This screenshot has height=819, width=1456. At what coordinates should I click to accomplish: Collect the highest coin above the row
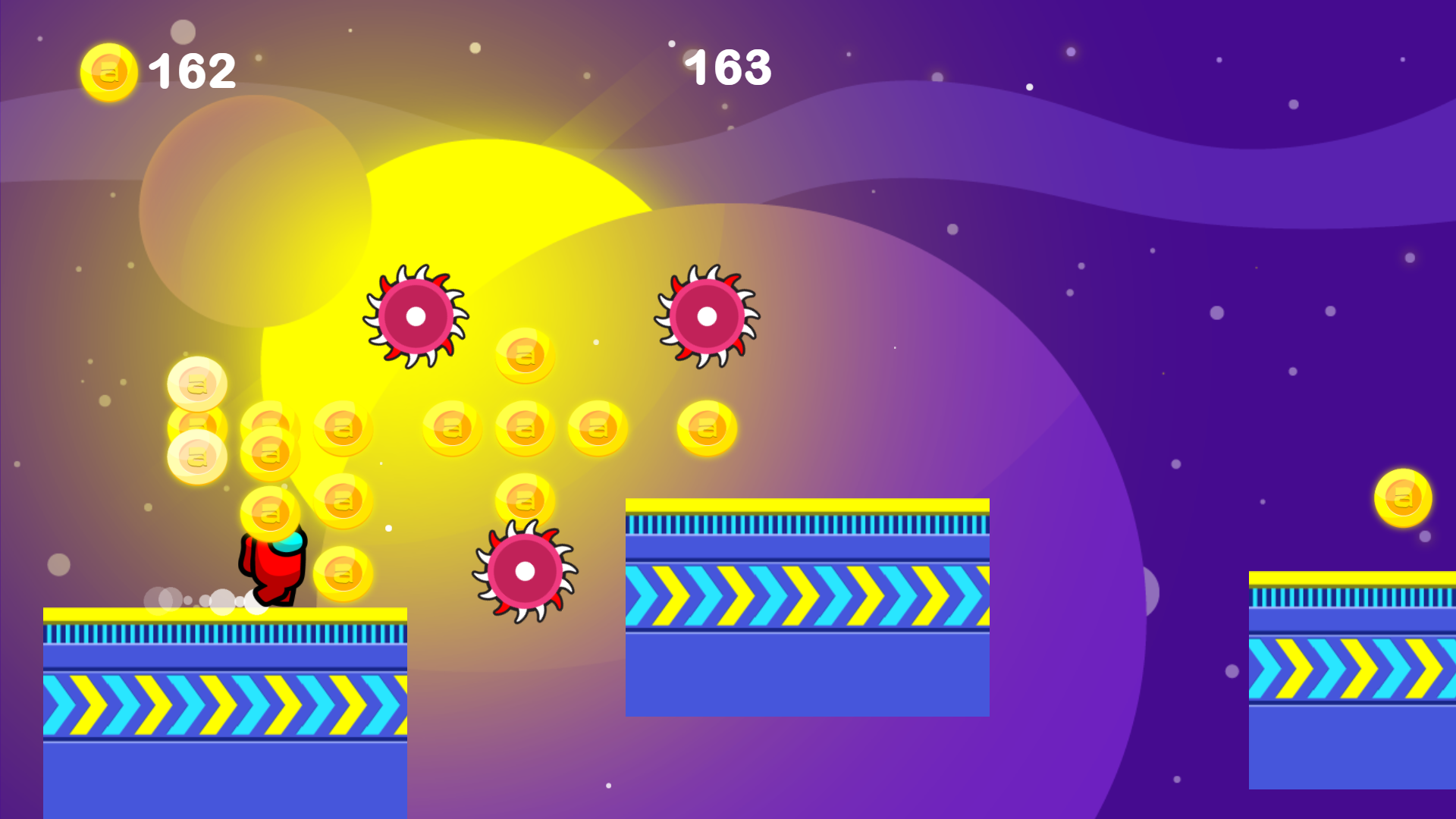(x=523, y=355)
